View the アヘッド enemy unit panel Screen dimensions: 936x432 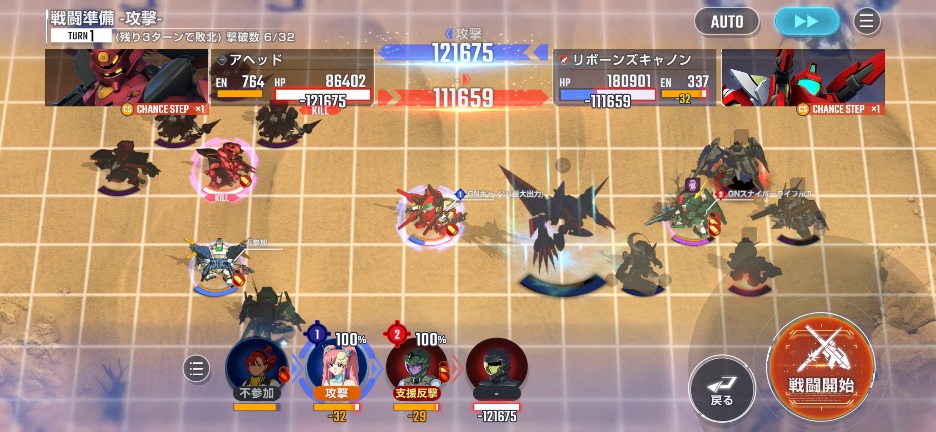point(292,78)
